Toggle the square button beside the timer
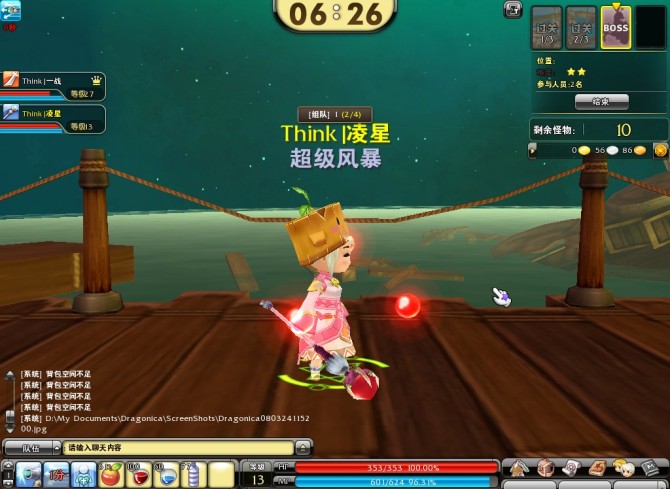This screenshot has width=670, height=489. pos(513,9)
